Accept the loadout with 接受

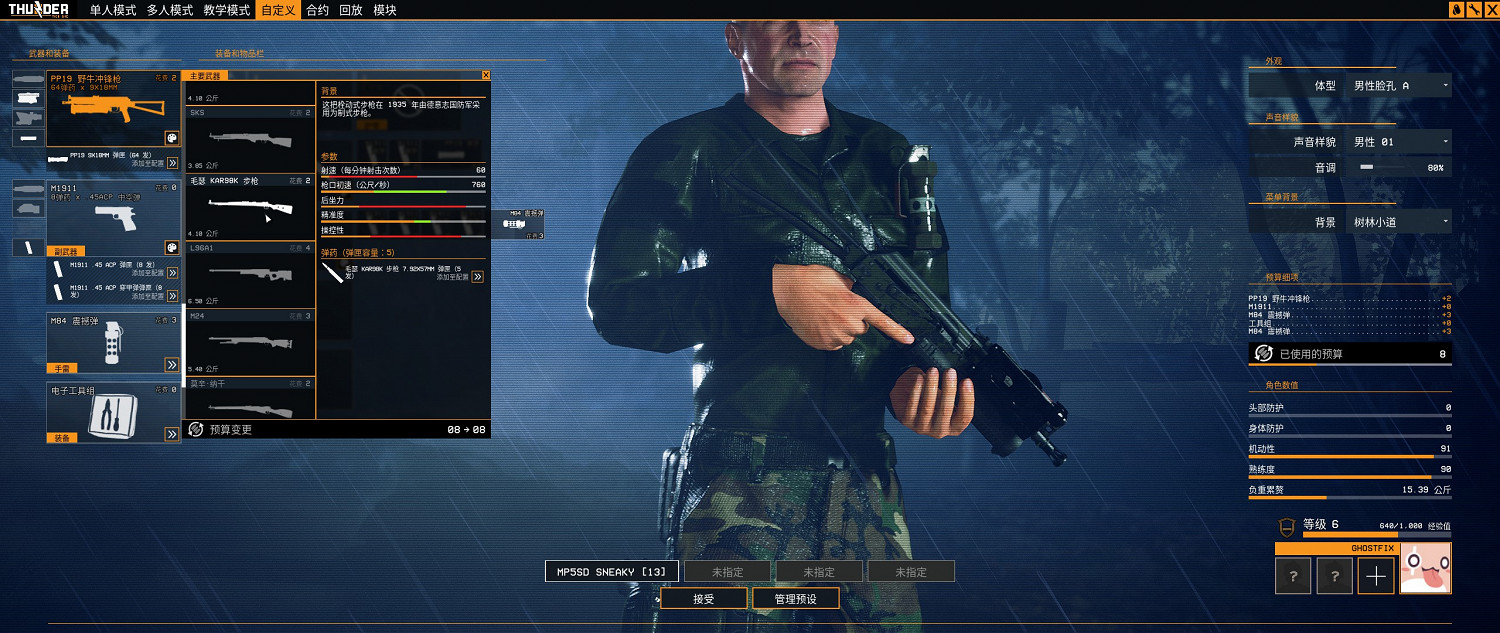[x=703, y=599]
